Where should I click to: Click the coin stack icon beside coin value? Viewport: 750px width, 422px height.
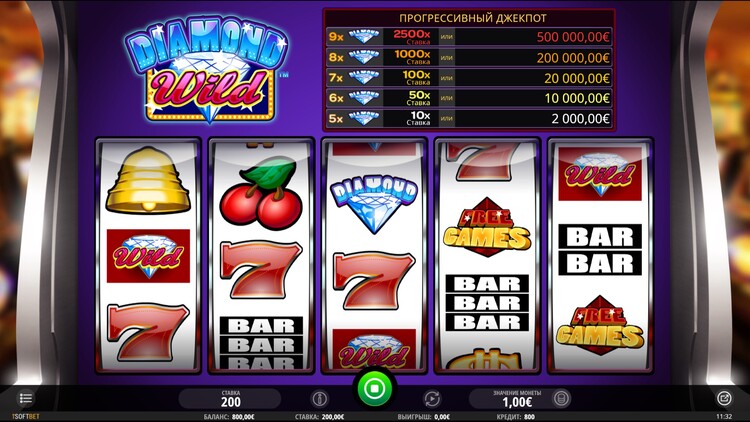click(561, 398)
